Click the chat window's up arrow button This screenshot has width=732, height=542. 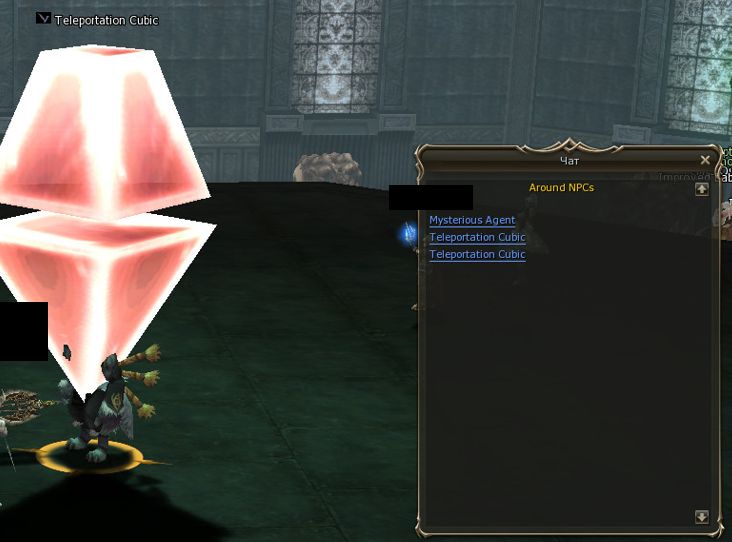(x=702, y=188)
